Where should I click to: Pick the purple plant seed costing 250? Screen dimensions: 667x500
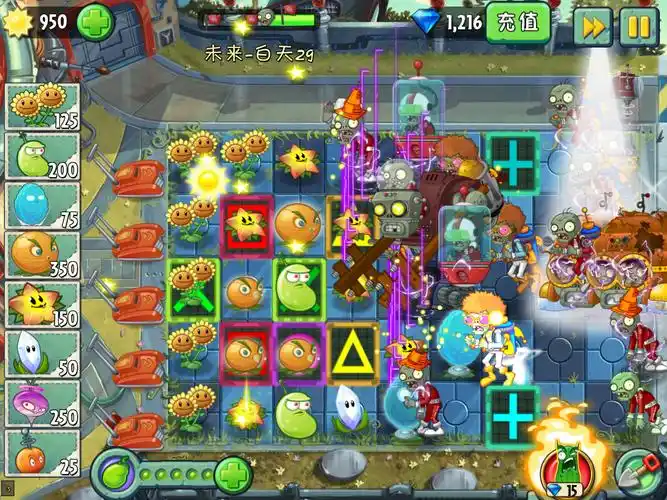pyautogui.click(x=42, y=402)
